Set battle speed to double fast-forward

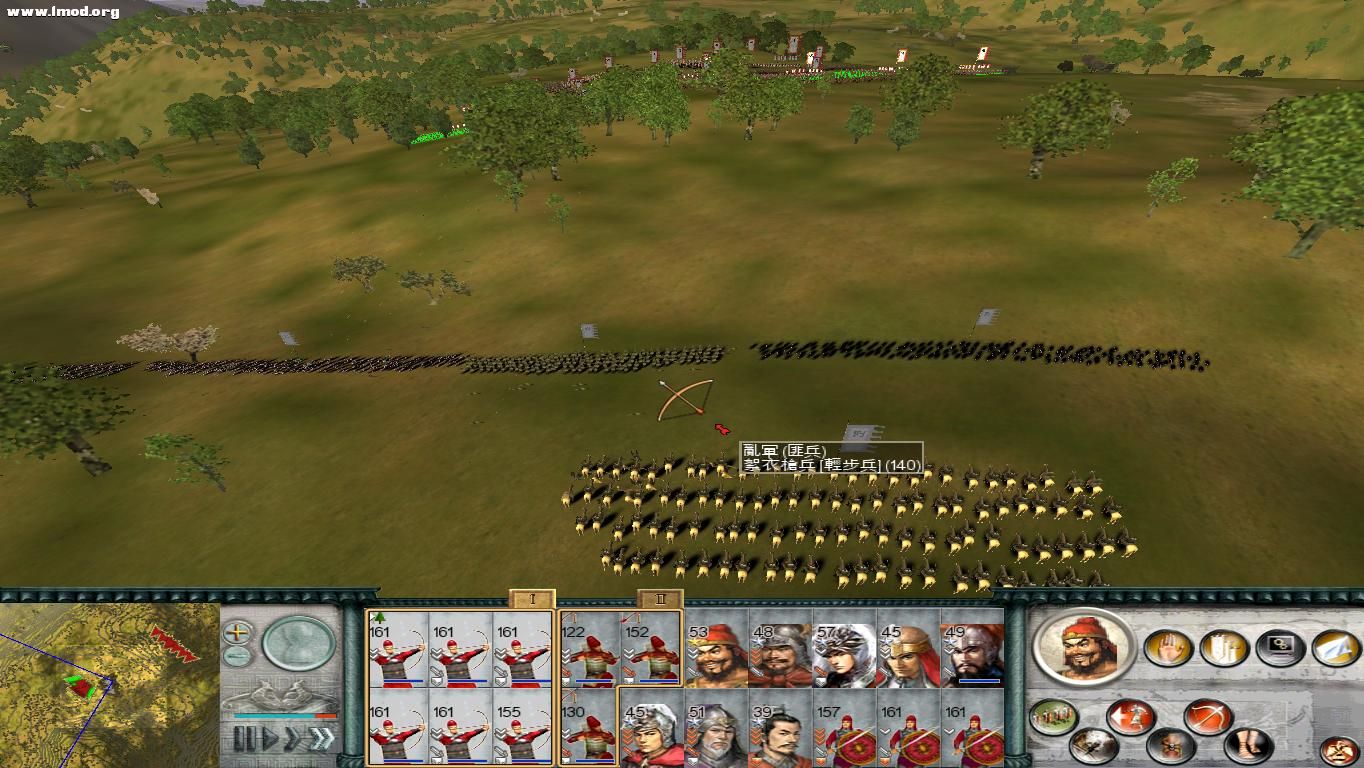tap(292, 739)
